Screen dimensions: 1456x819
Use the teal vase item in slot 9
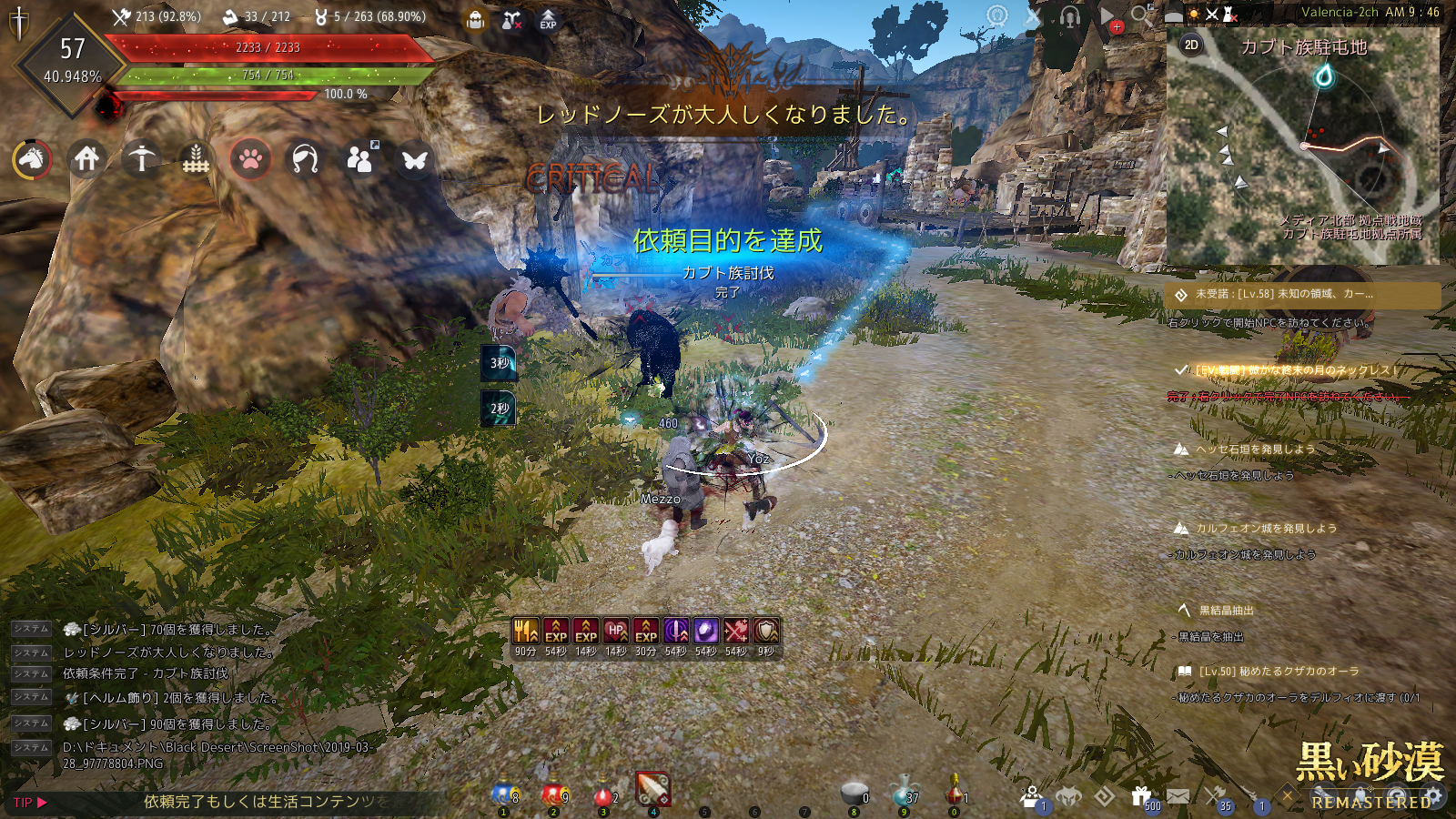pos(903,792)
